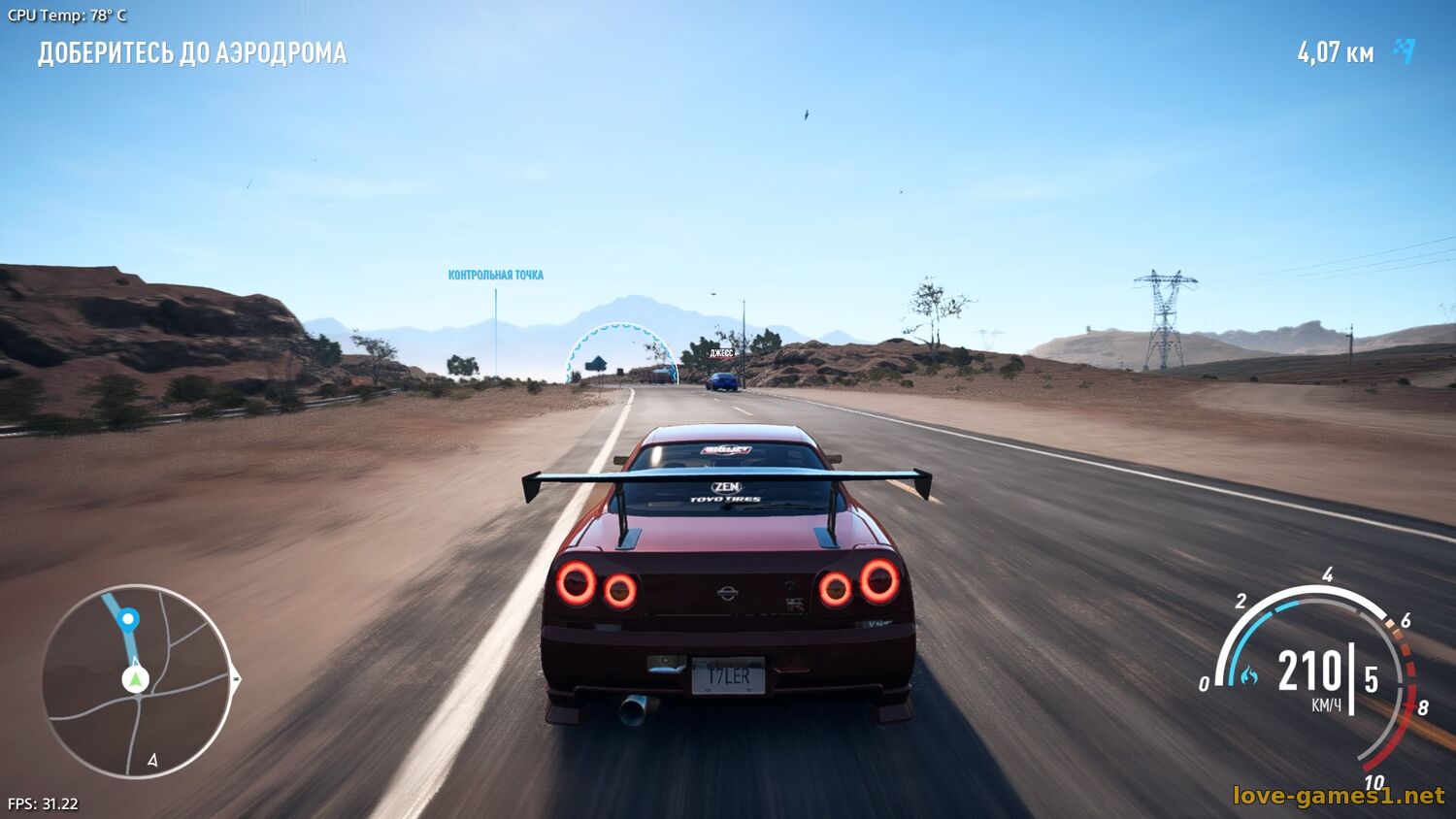Select the blue destination pin on the minimap
Image resolution: width=1456 pixels, height=819 pixels.
(x=128, y=619)
